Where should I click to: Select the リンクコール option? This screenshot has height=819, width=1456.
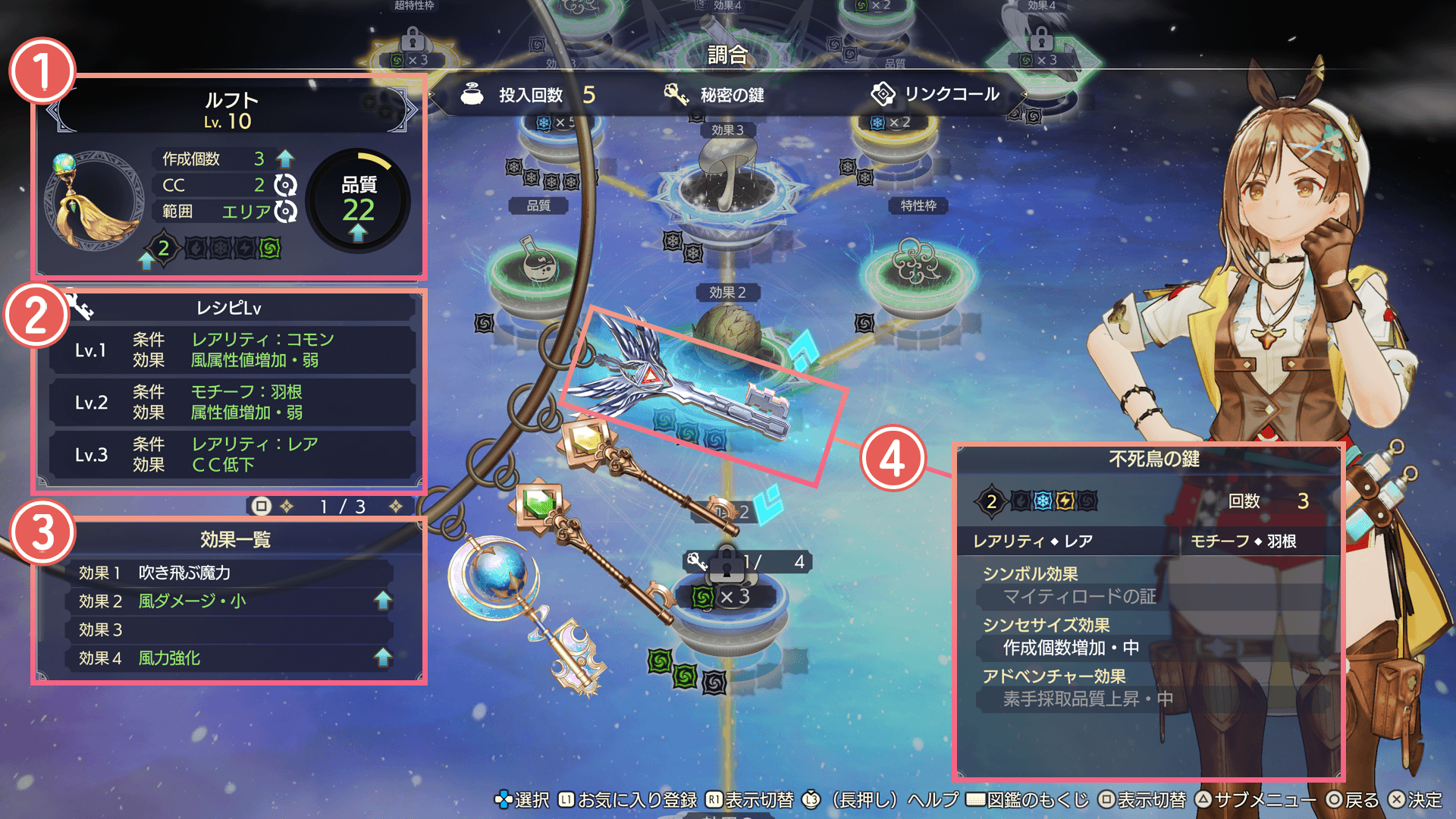tap(937, 95)
